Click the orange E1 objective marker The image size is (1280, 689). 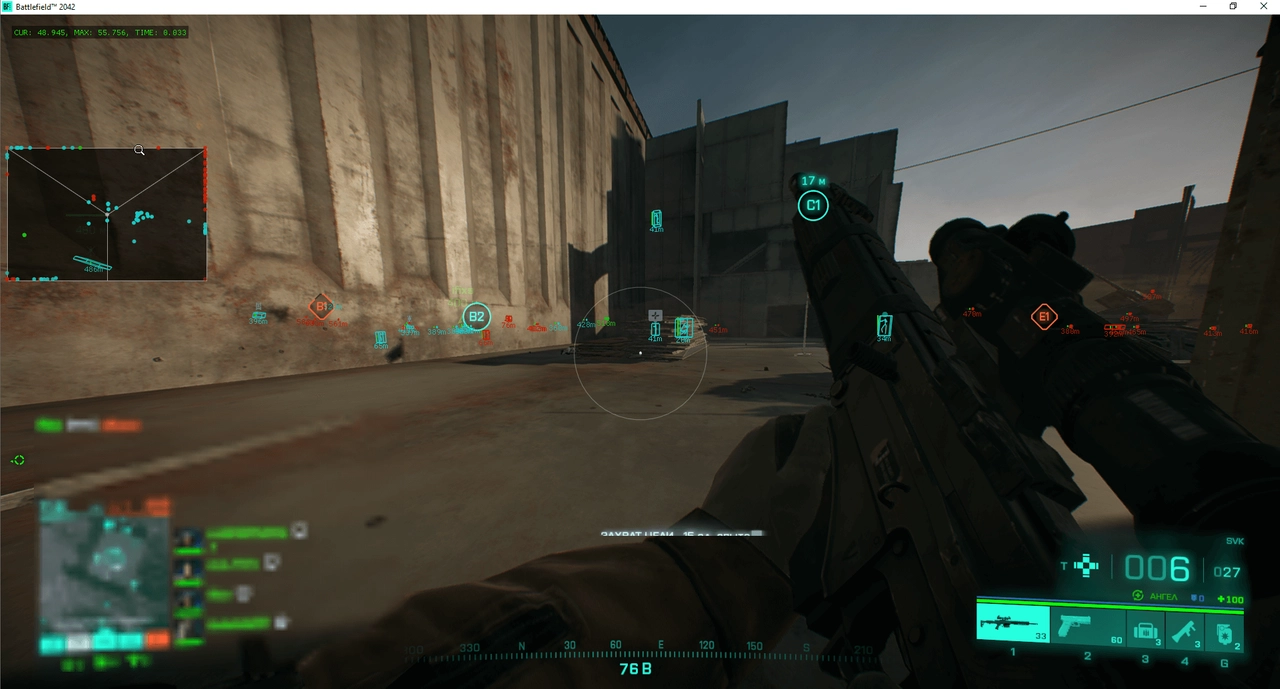tap(1044, 318)
